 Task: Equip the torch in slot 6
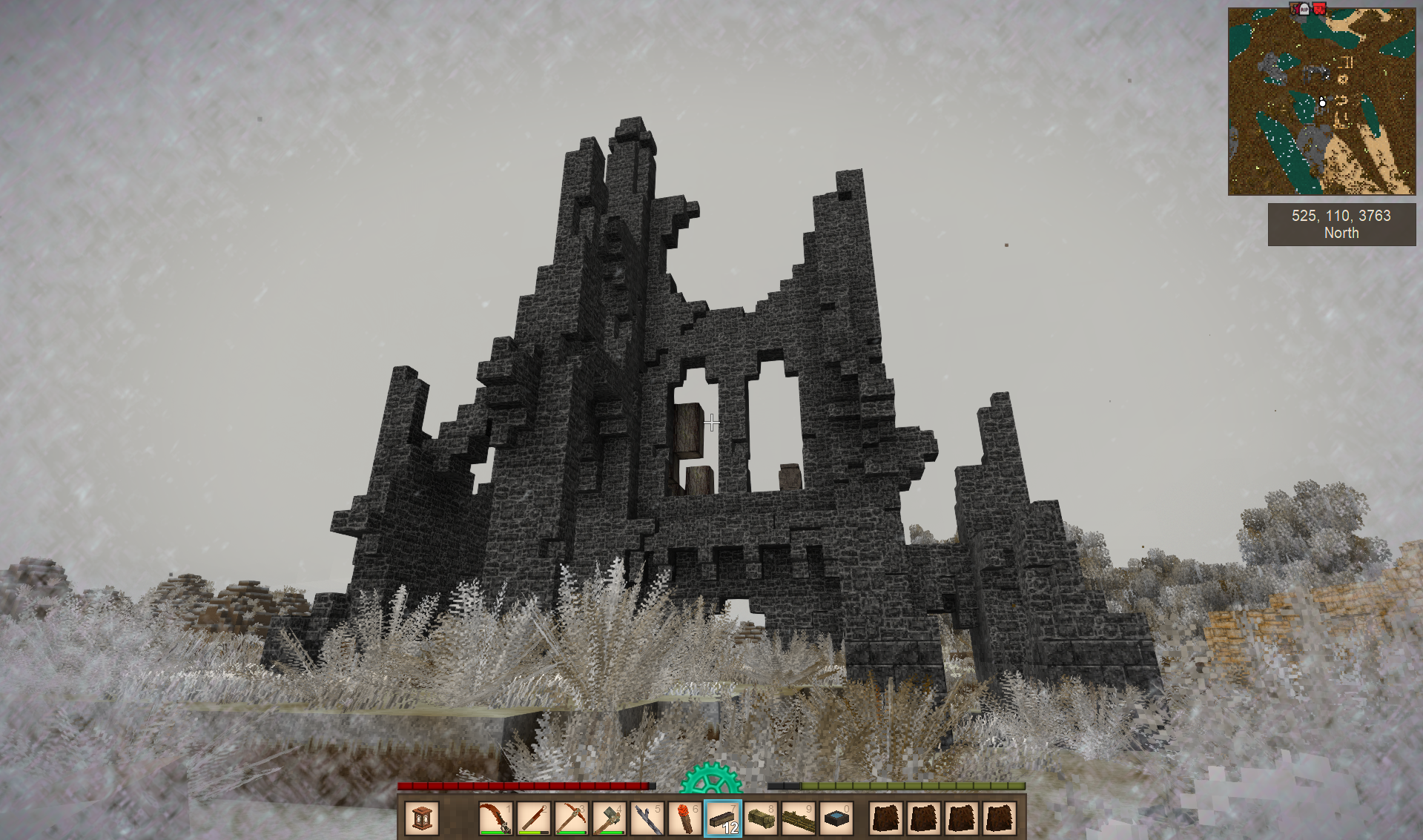click(685, 818)
